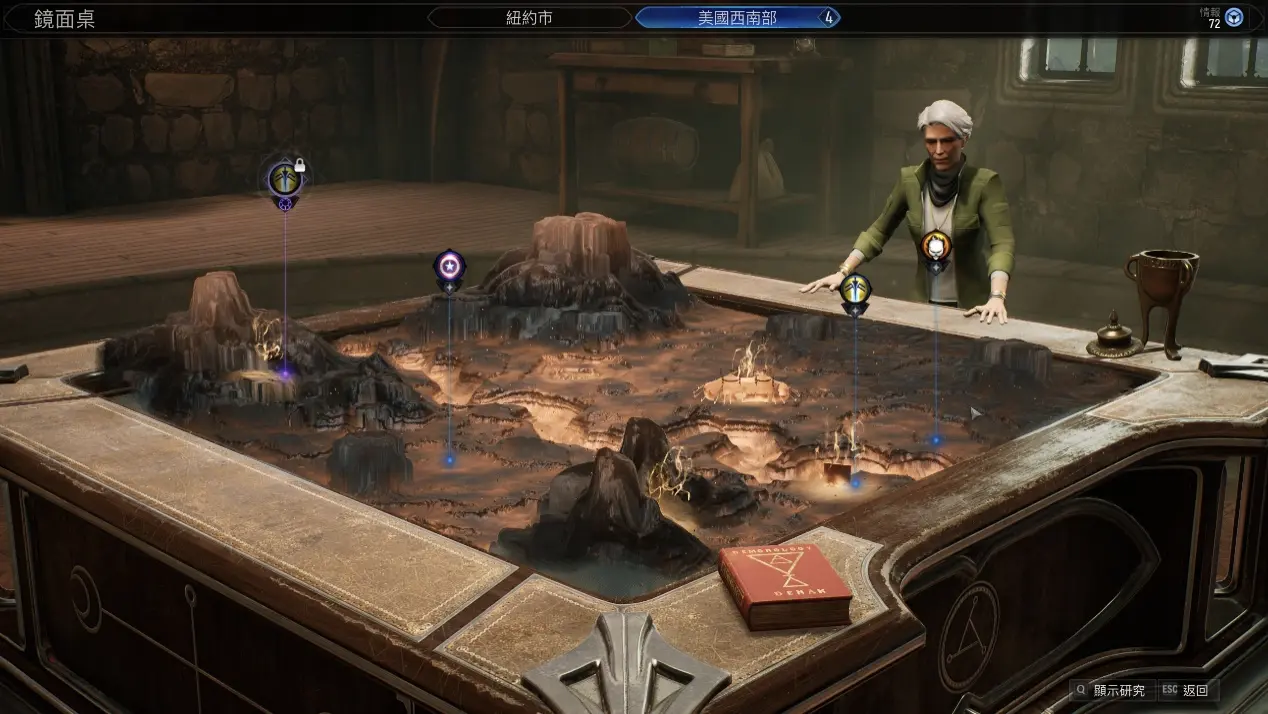Choose the Captain America shield mission marker

(x=449, y=266)
